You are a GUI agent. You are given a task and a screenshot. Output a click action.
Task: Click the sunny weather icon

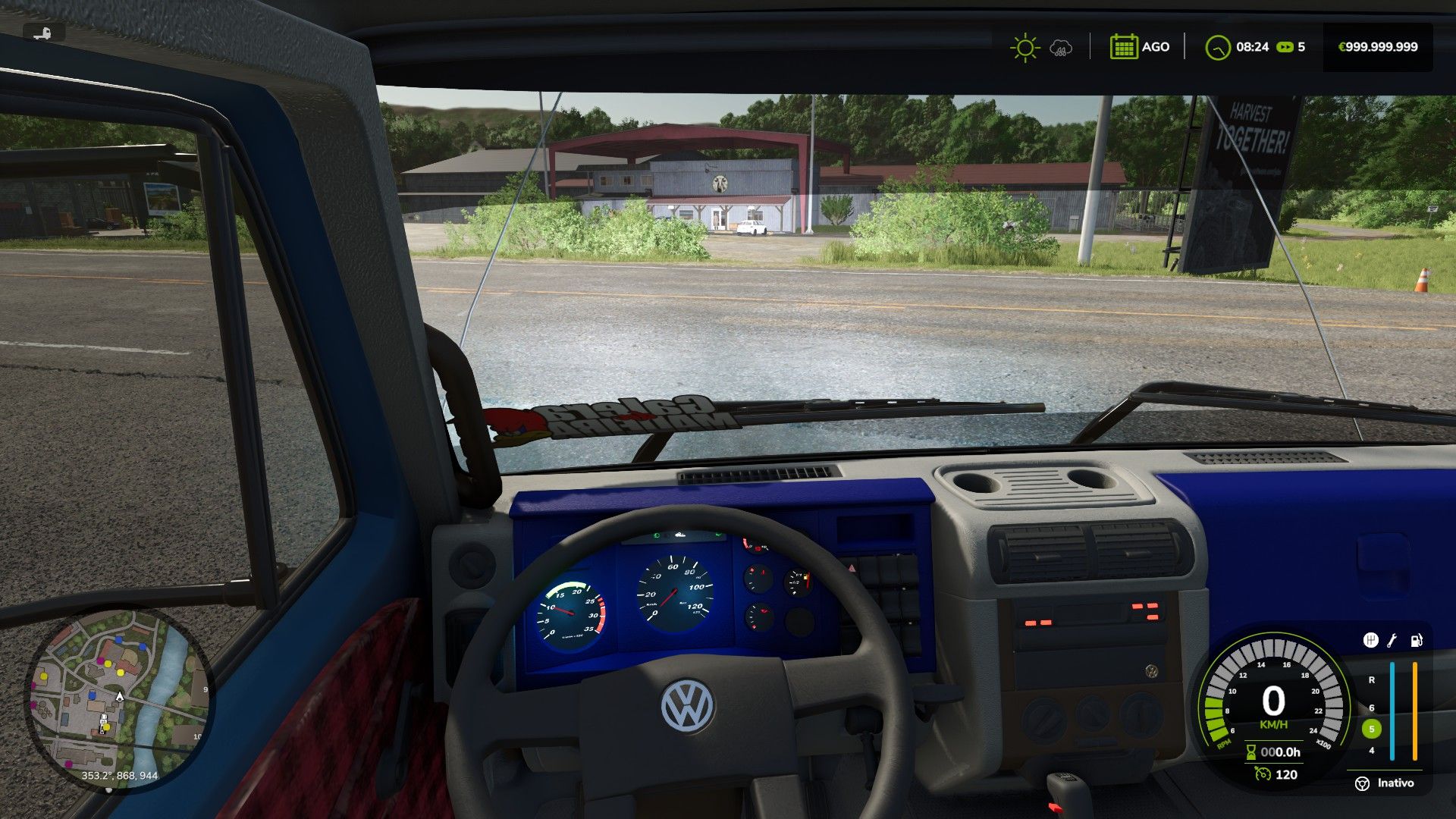(1025, 47)
